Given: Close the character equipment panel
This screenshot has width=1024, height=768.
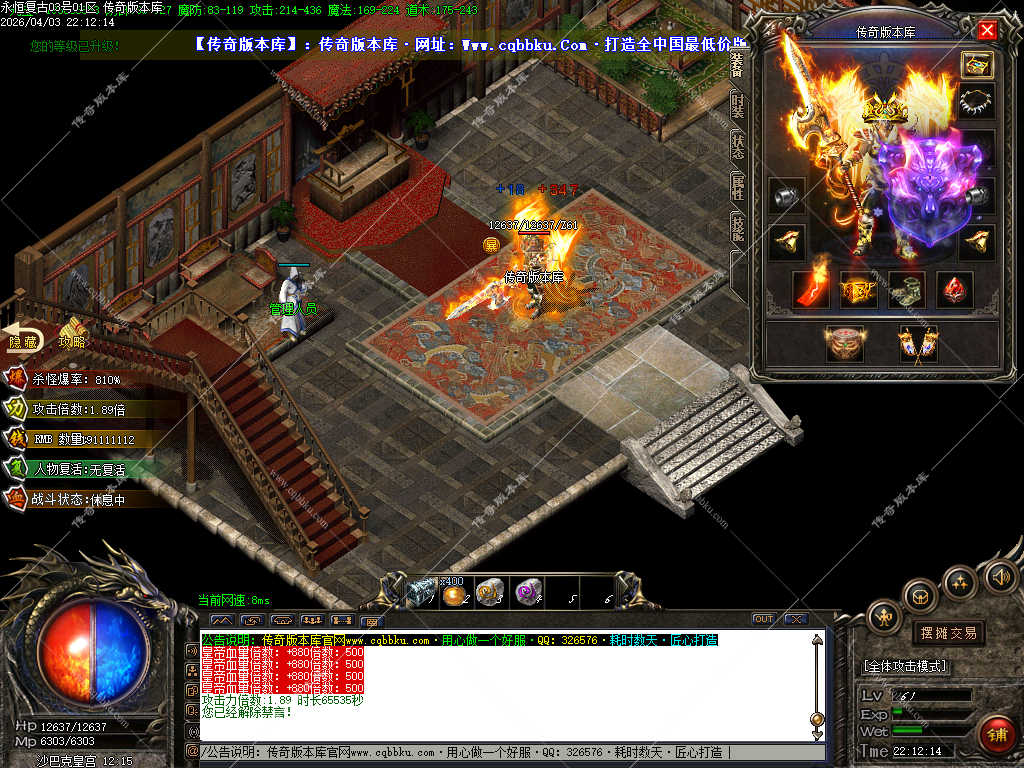Looking at the screenshot, I should [x=987, y=30].
